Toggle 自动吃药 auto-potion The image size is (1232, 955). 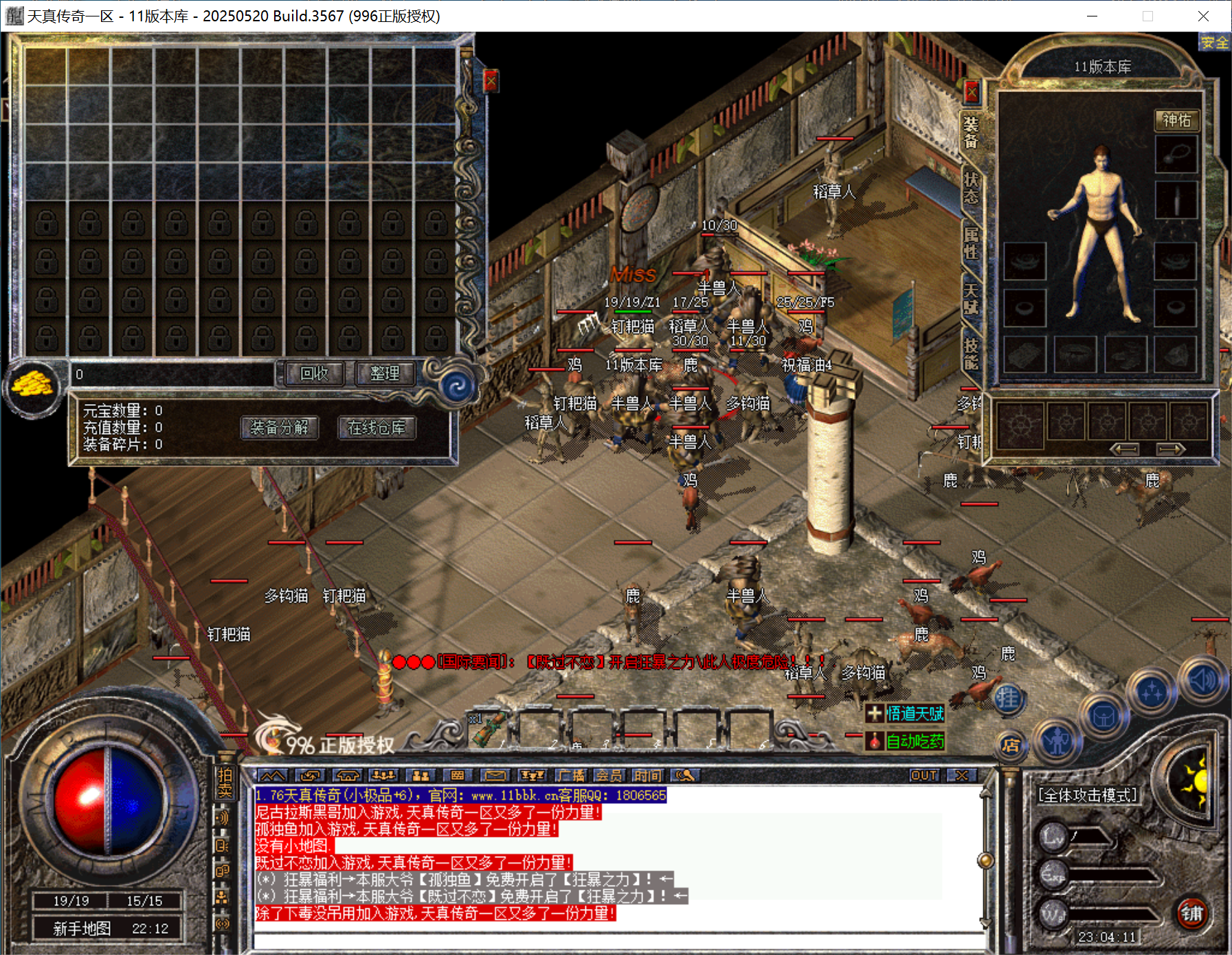906,741
